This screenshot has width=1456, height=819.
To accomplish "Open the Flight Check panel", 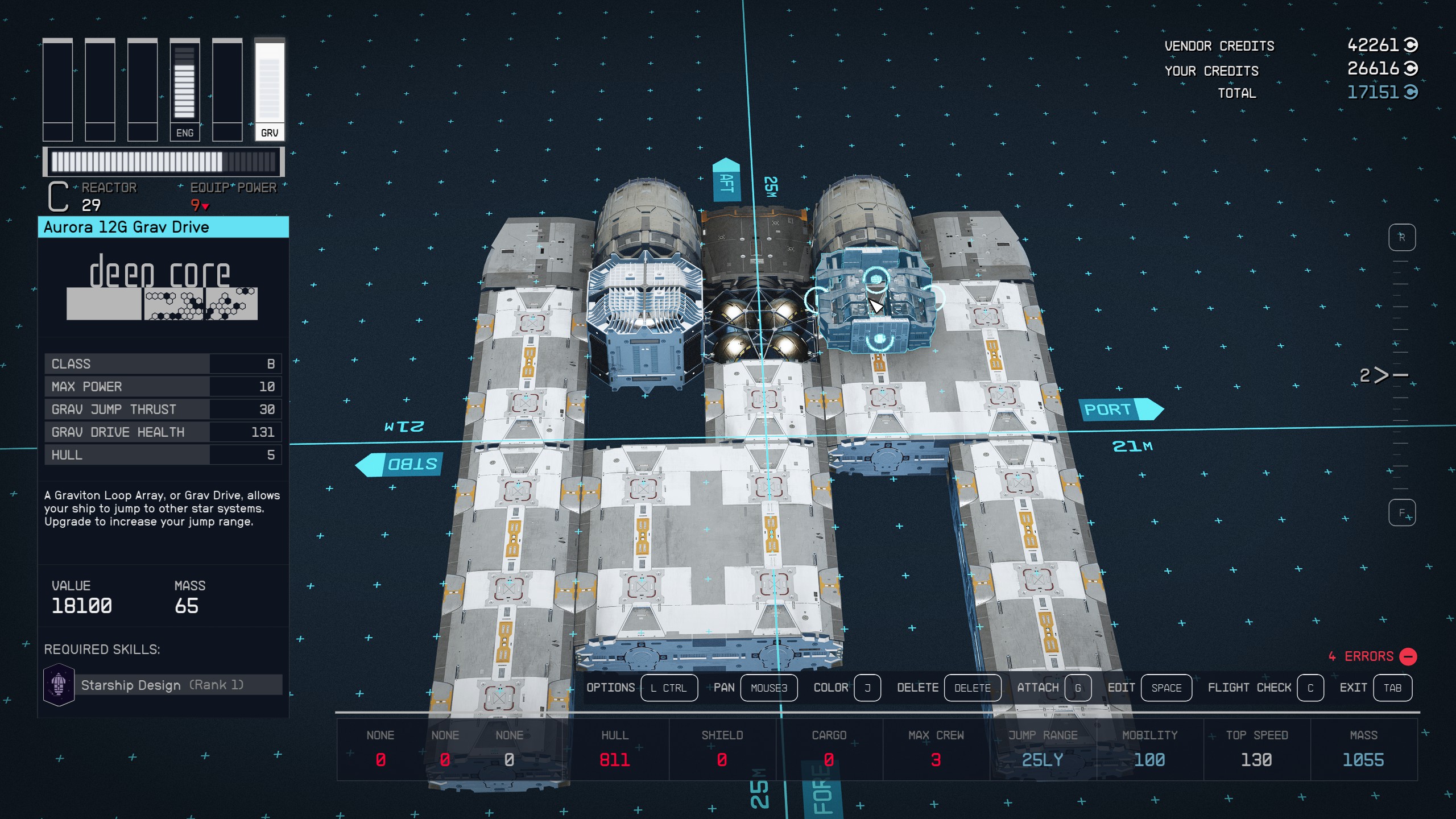I will pyautogui.click(x=1309, y=688).
